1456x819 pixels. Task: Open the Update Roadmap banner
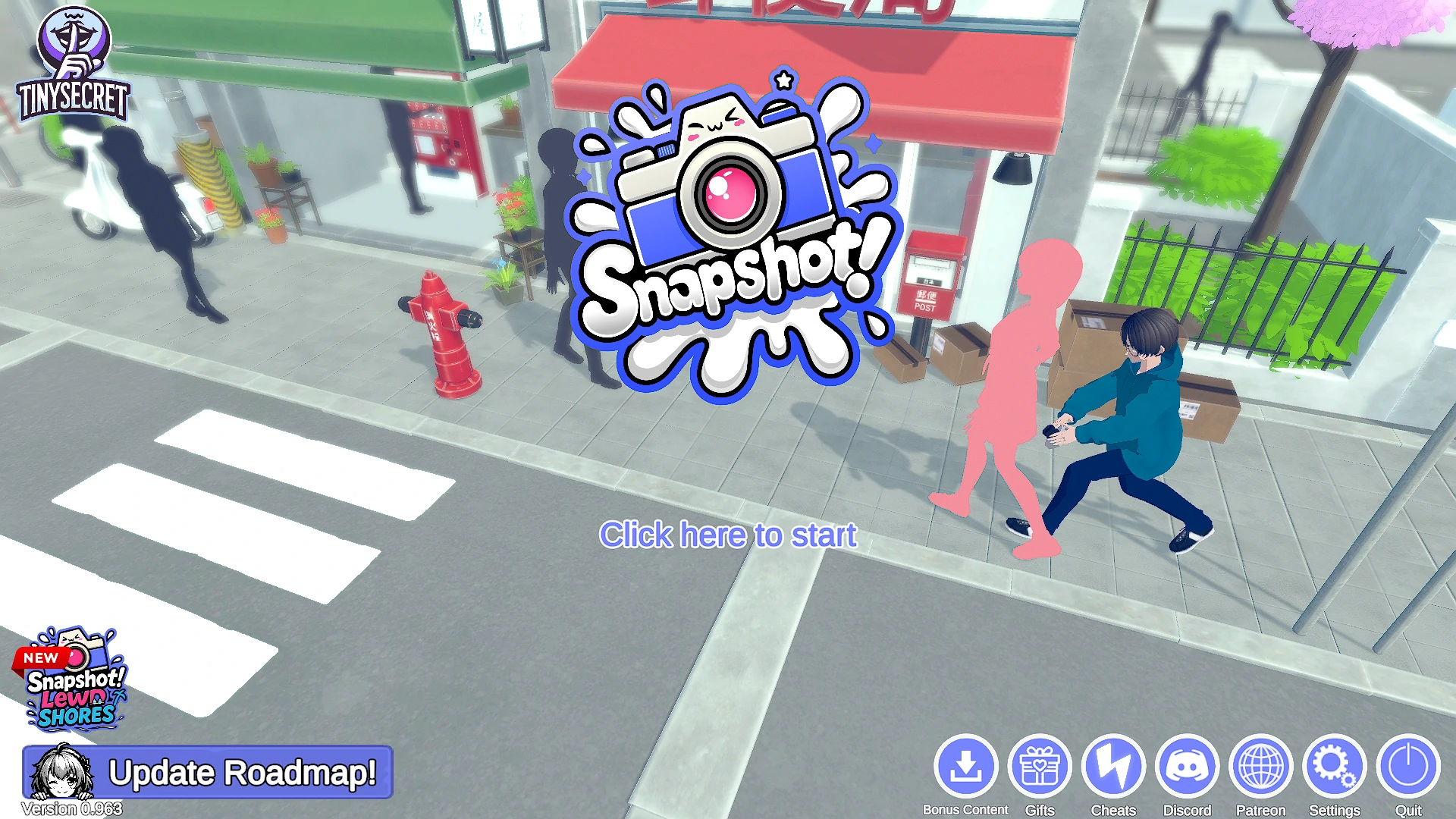coord(208,772)
